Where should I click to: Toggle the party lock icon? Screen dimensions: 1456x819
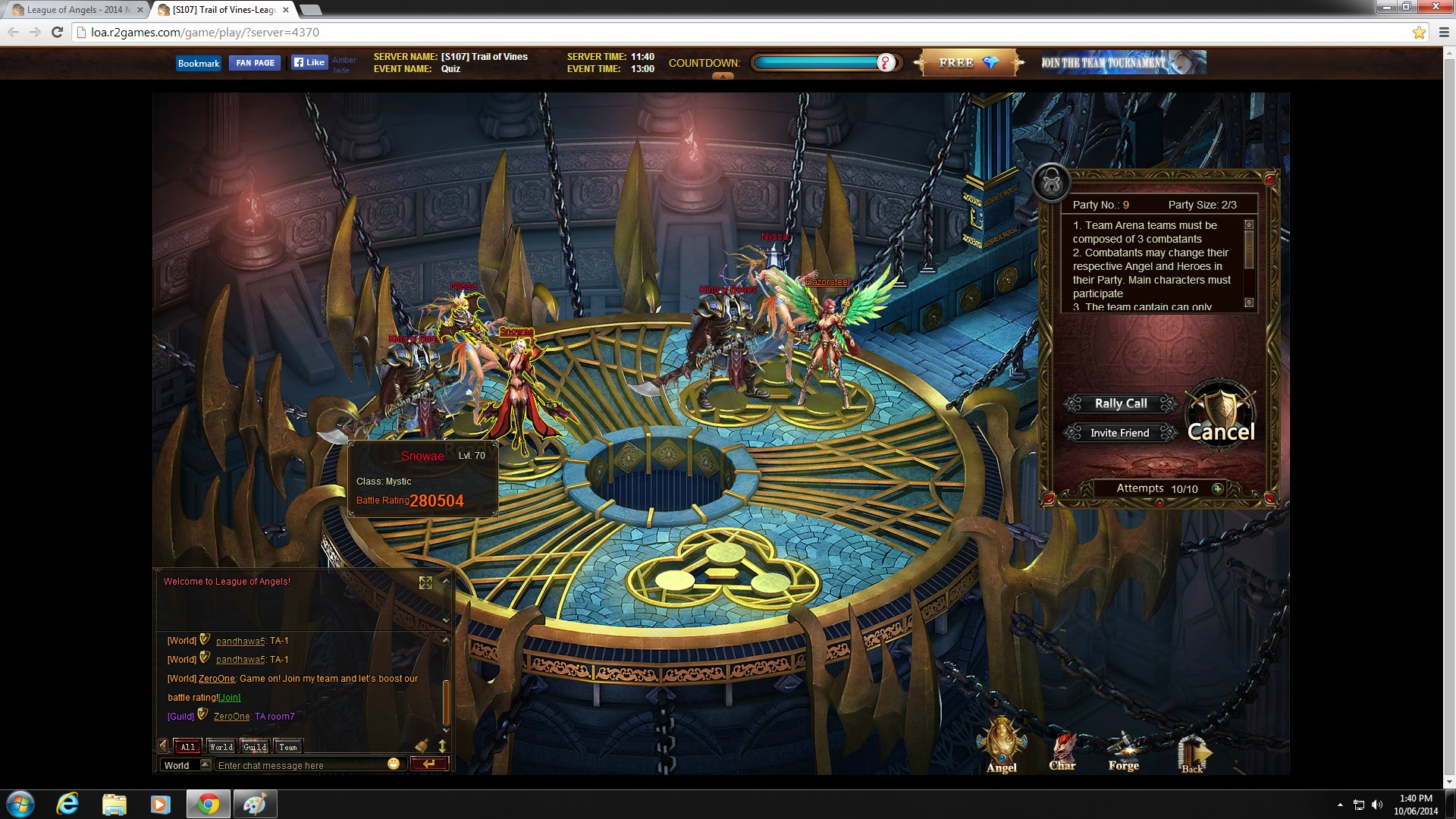(x=1052, y=182)
